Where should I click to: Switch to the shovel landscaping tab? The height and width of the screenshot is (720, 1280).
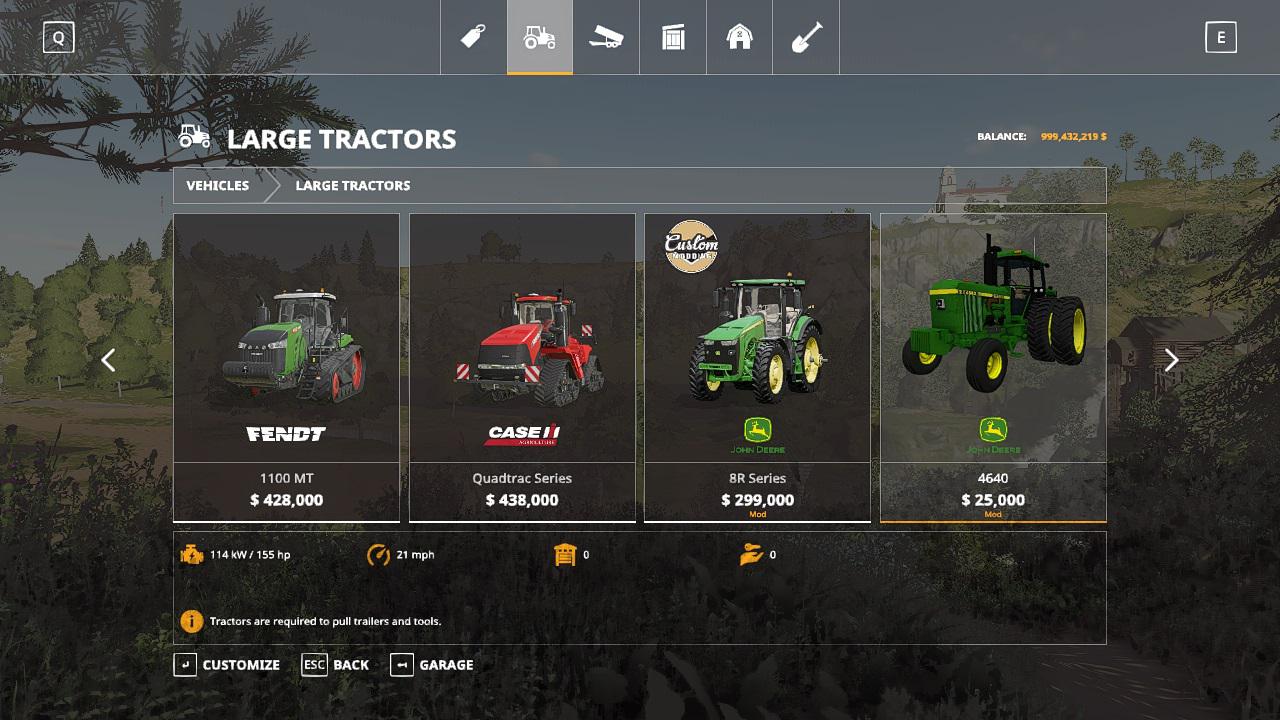tap(806, 38)
